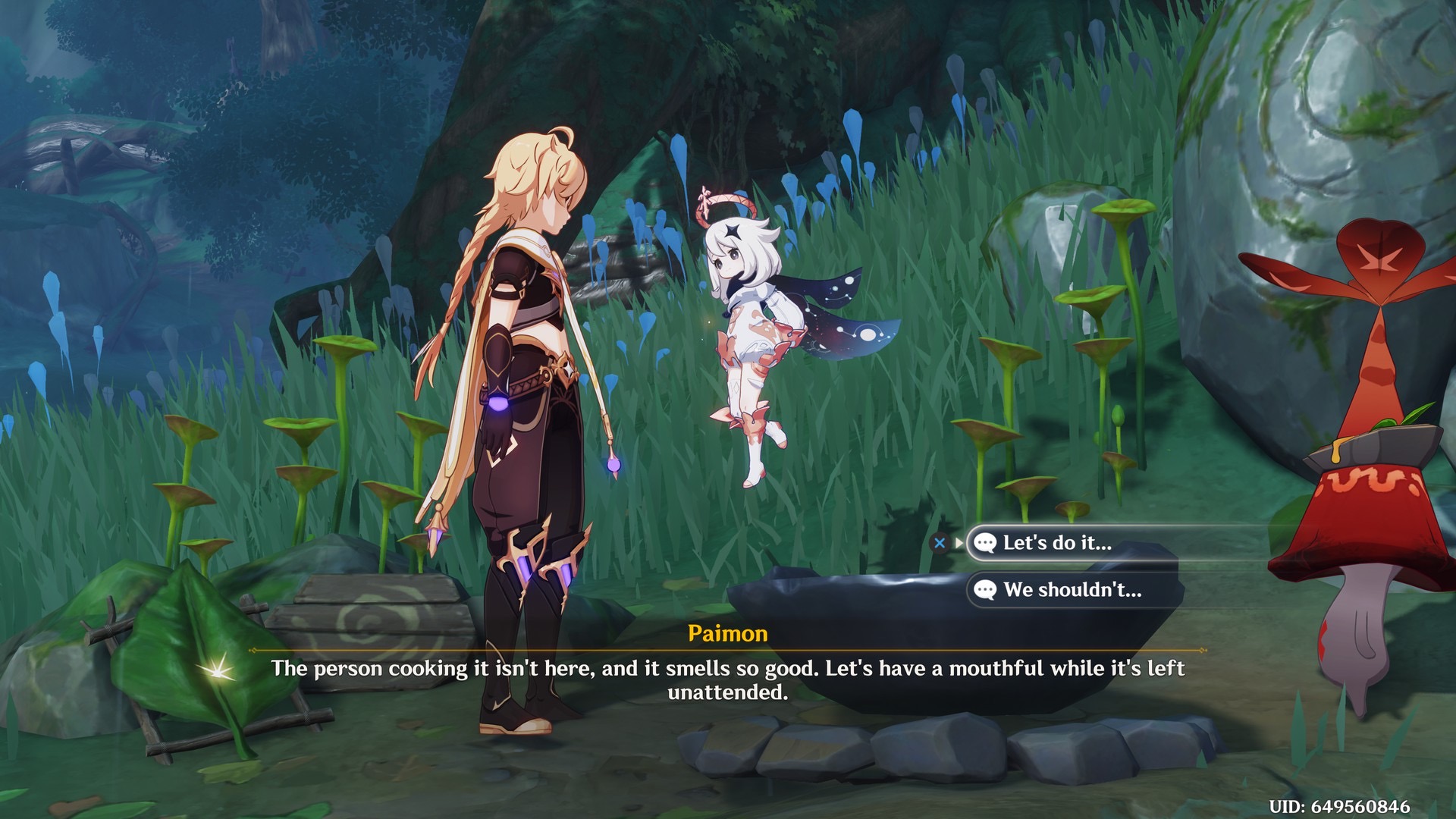
Task: Click the white arrow indicator pointing at "Let's do it..."
Action: (959, 541)
